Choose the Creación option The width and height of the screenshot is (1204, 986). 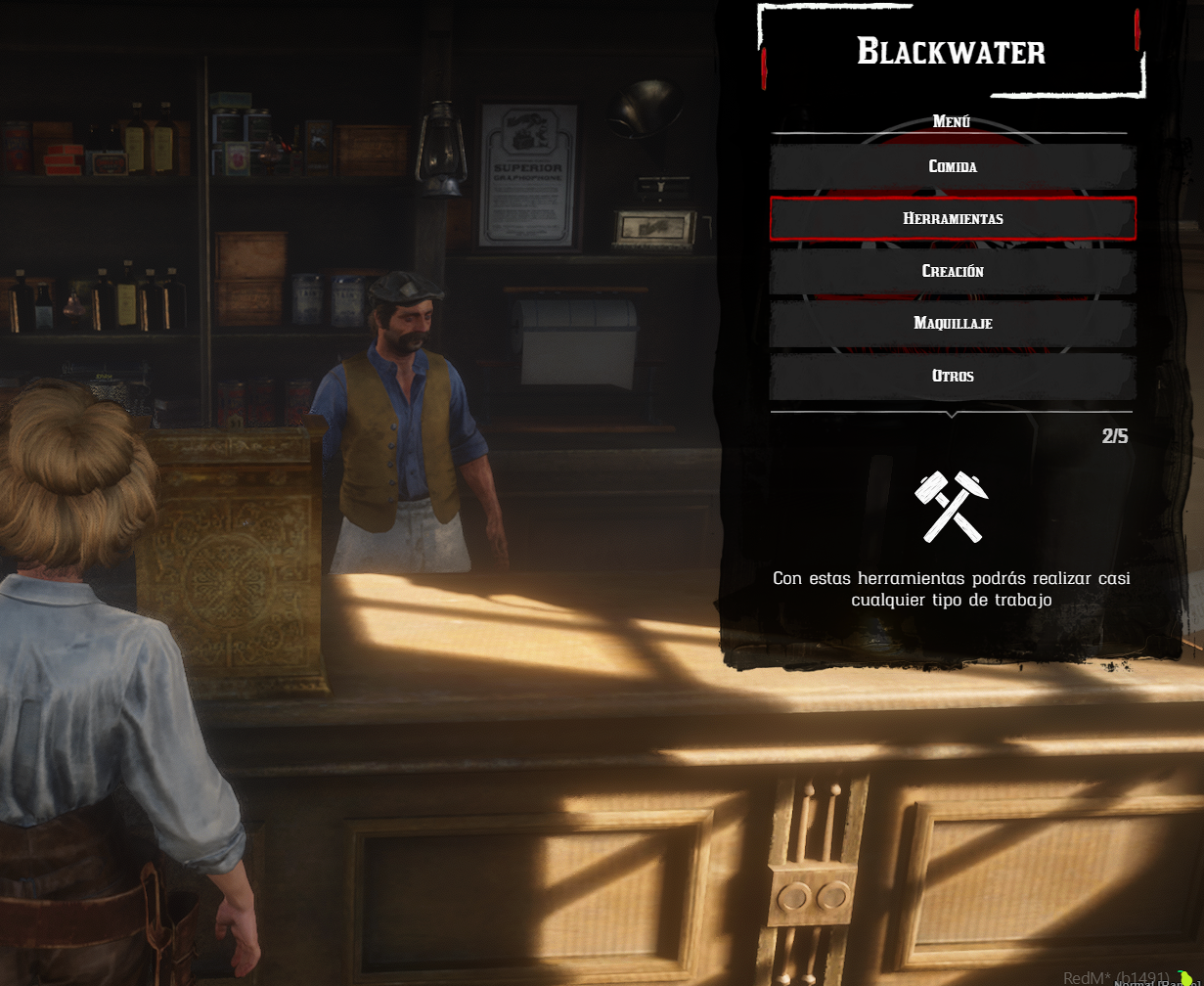coord(953,271)
